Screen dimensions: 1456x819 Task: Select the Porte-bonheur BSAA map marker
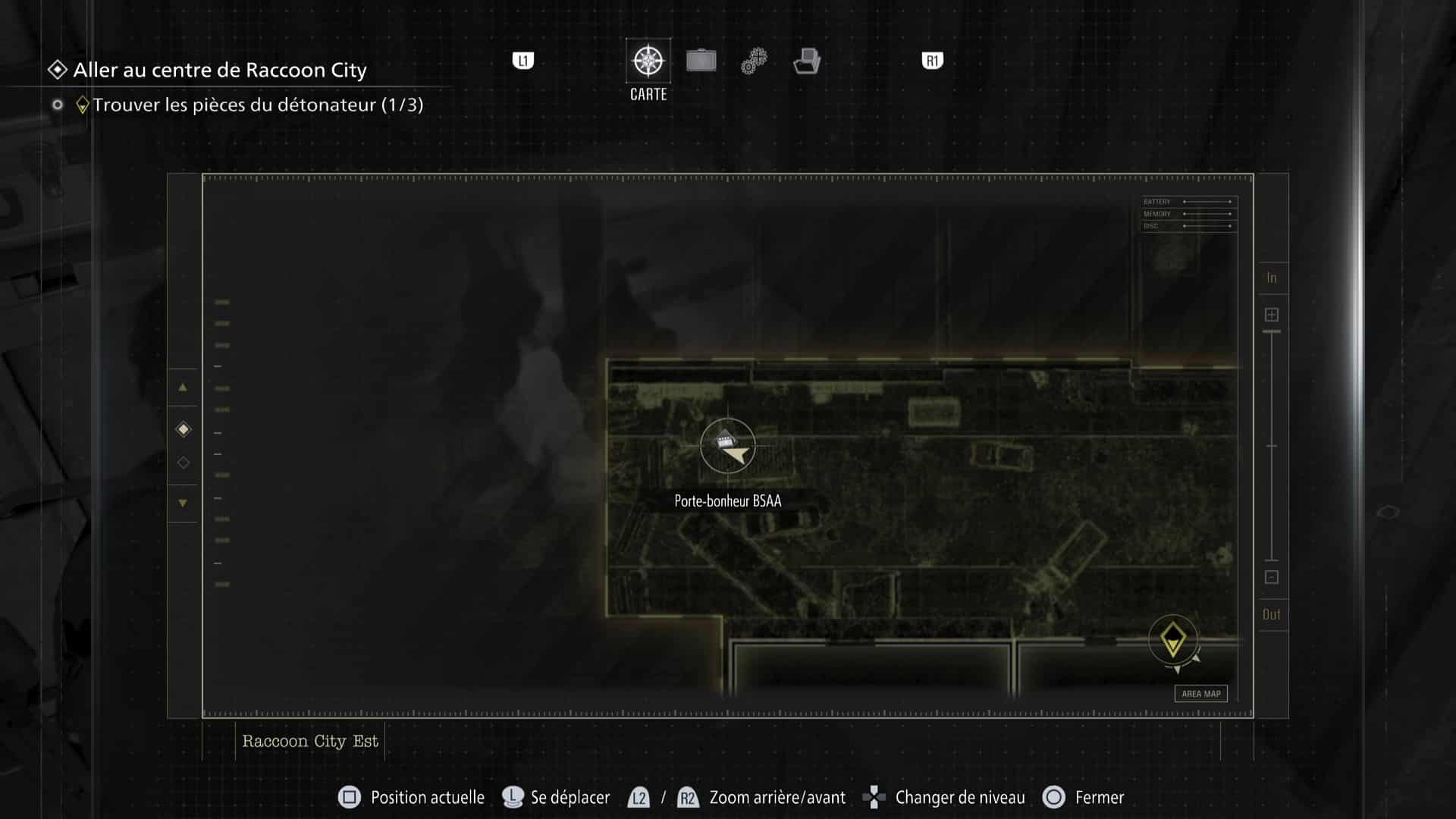click(726, 438)
